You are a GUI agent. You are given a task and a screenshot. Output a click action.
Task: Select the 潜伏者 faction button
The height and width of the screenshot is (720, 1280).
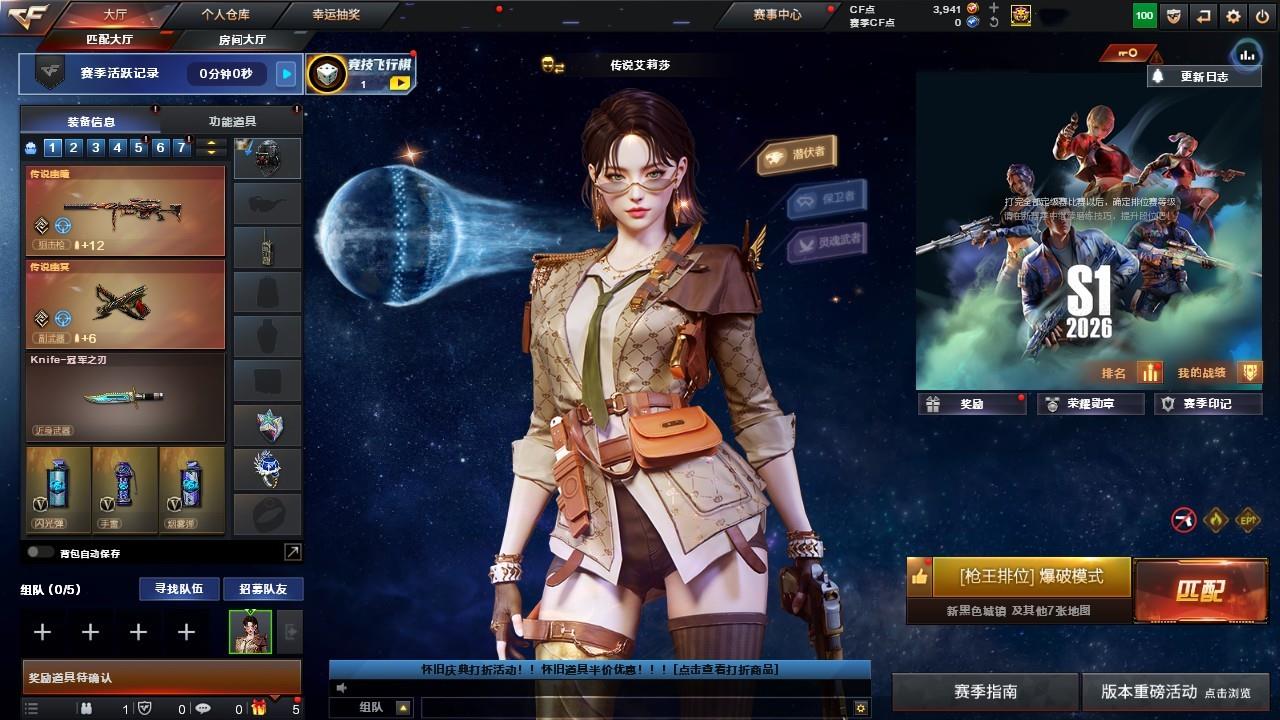click(x=797, y=154)
